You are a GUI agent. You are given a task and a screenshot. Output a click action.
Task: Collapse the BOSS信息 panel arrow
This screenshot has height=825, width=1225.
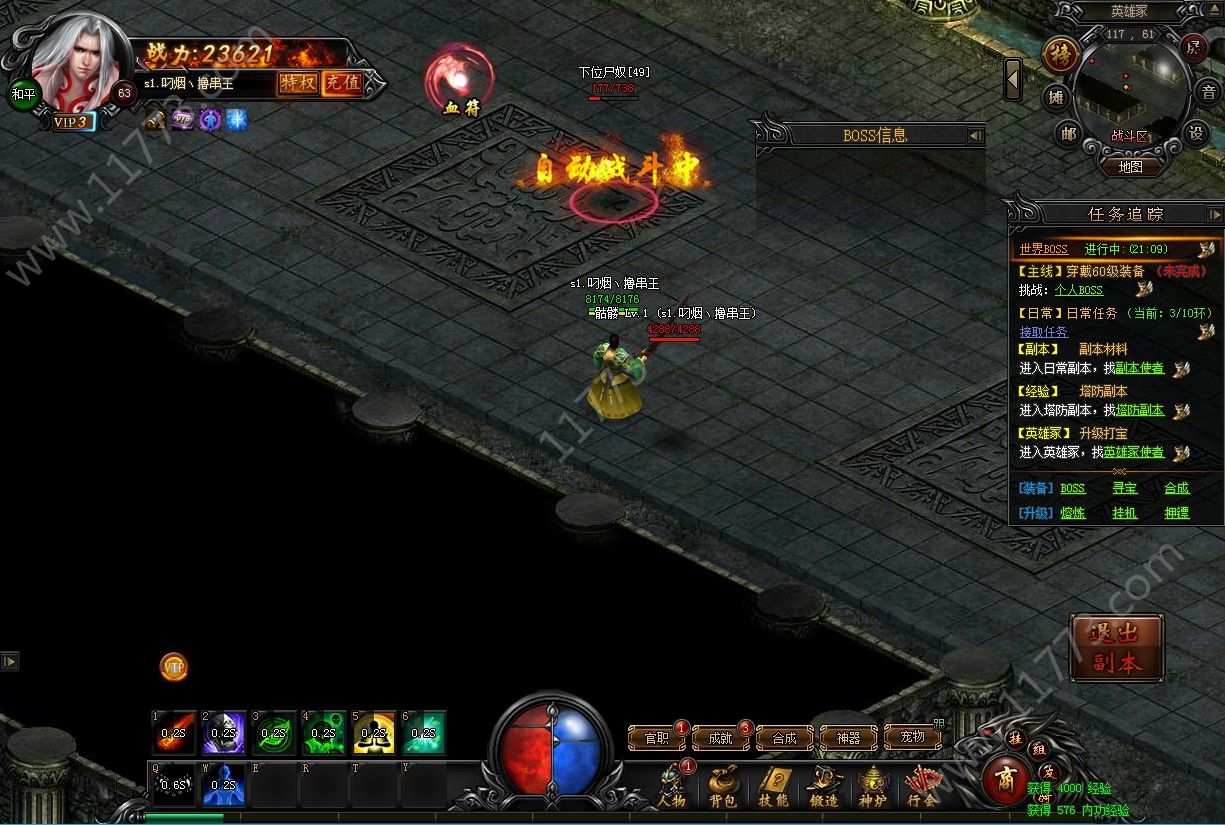[x=974, y=135]
